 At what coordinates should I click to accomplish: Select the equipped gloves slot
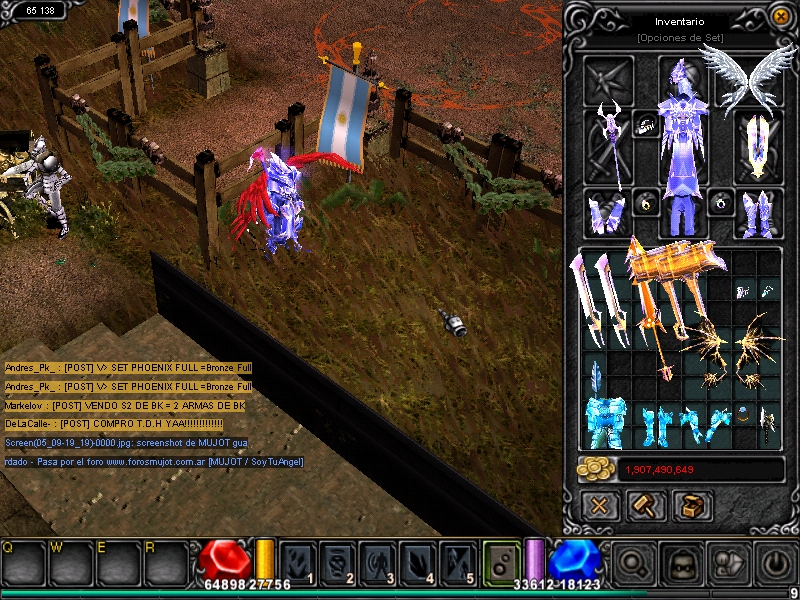(607, 212)
